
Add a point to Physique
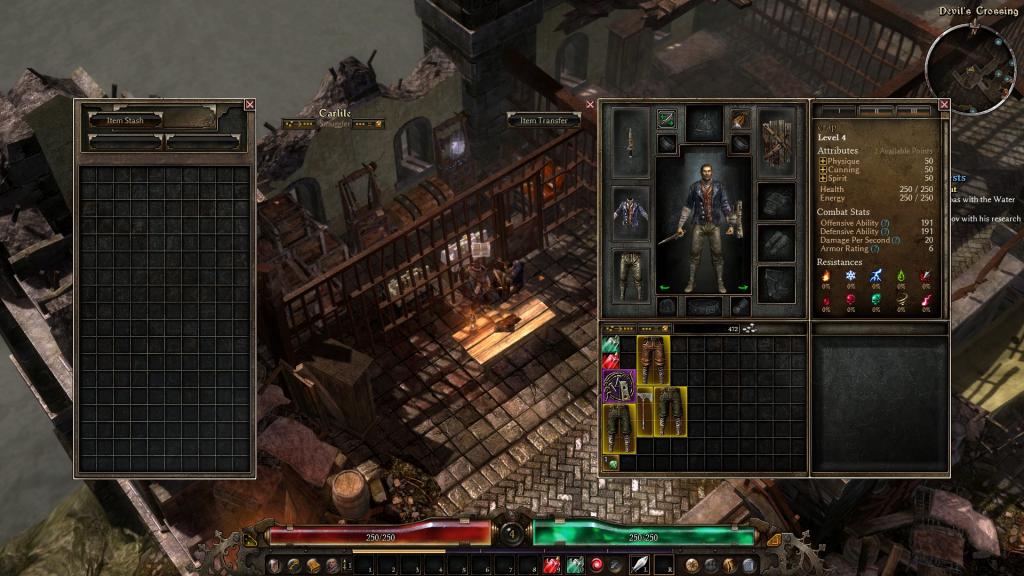(823, 160)
